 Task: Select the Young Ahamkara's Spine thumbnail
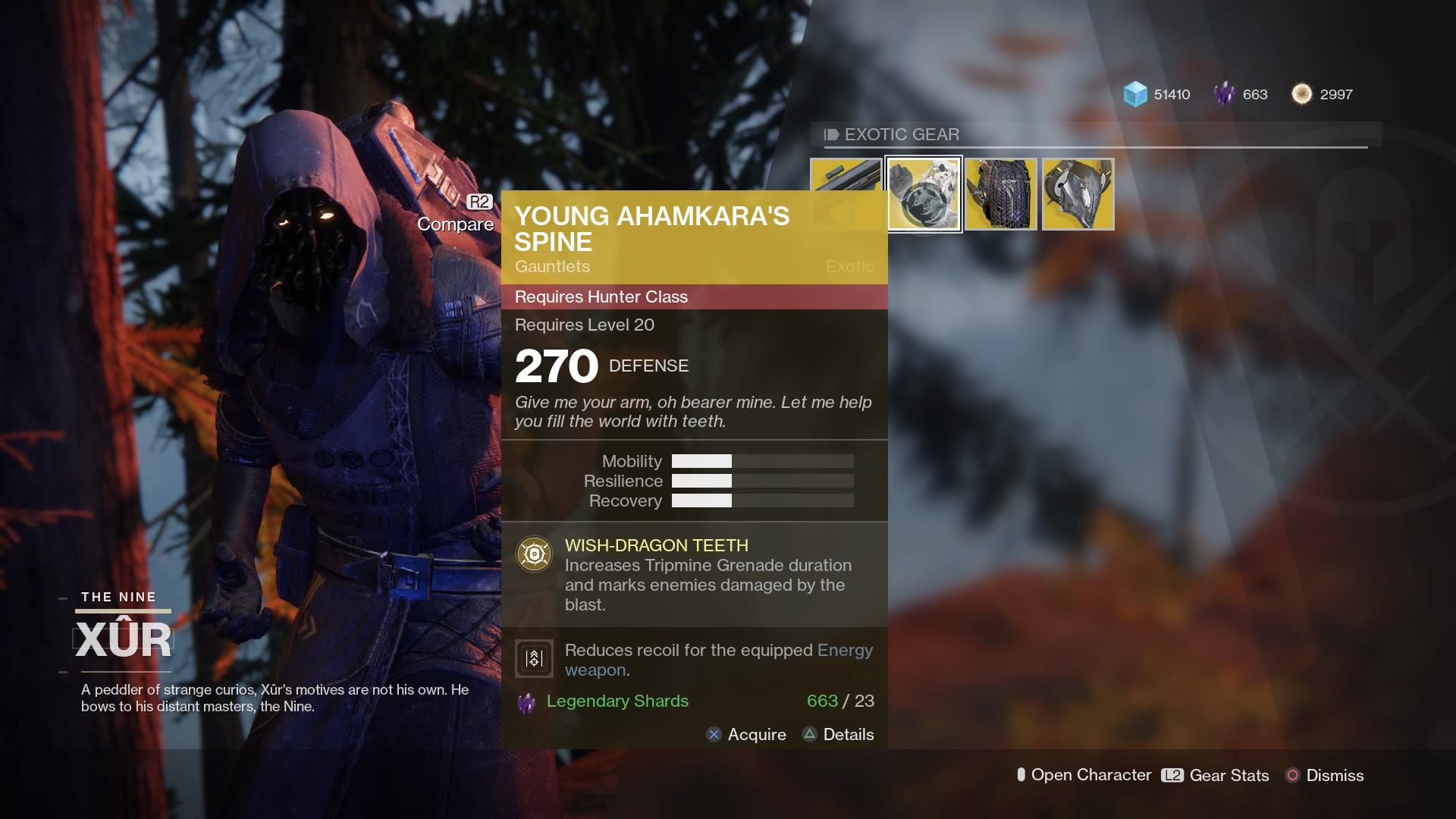click(x=924, y=193)
